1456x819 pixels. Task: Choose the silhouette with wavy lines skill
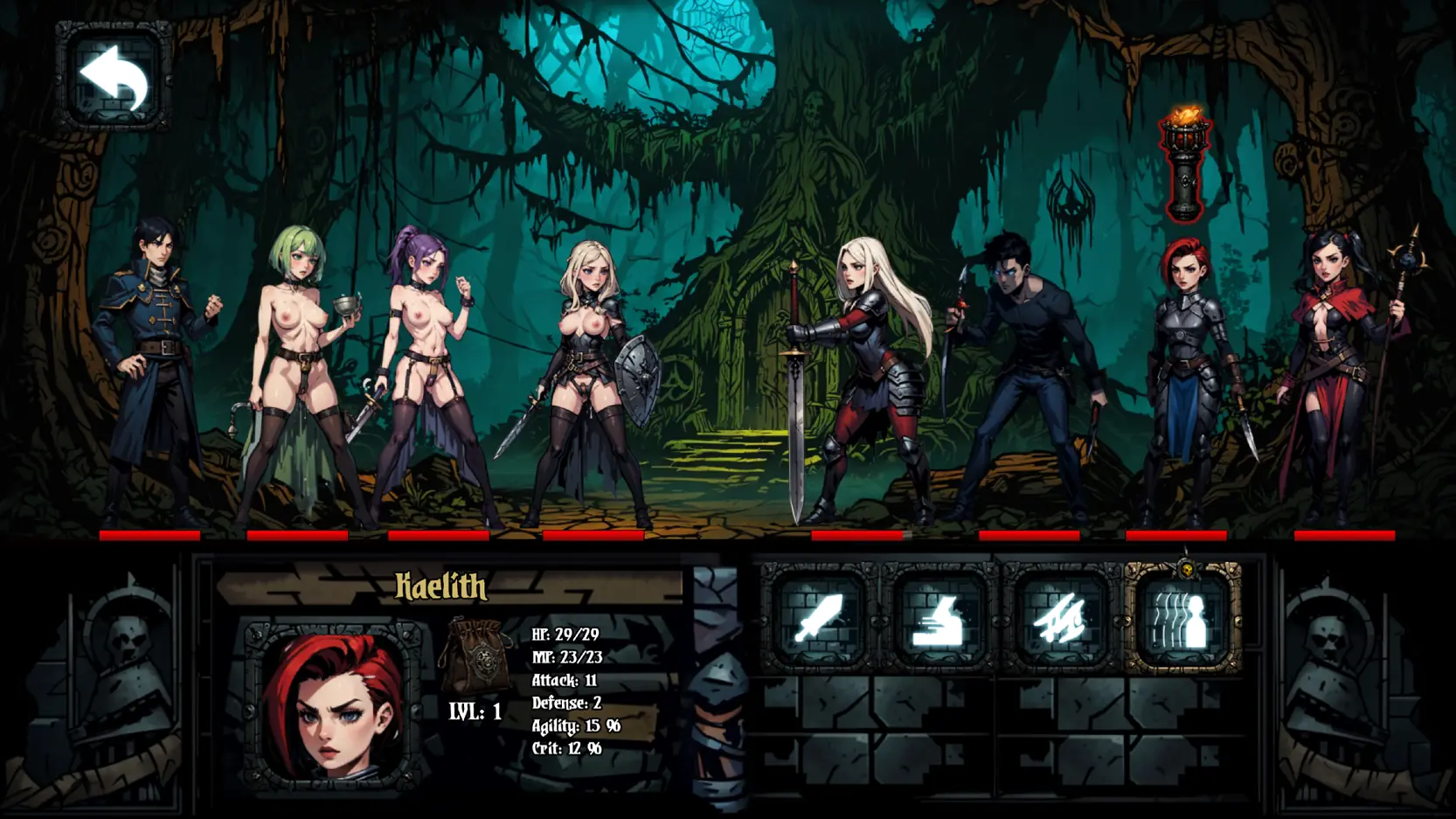tap(1182, 619)
